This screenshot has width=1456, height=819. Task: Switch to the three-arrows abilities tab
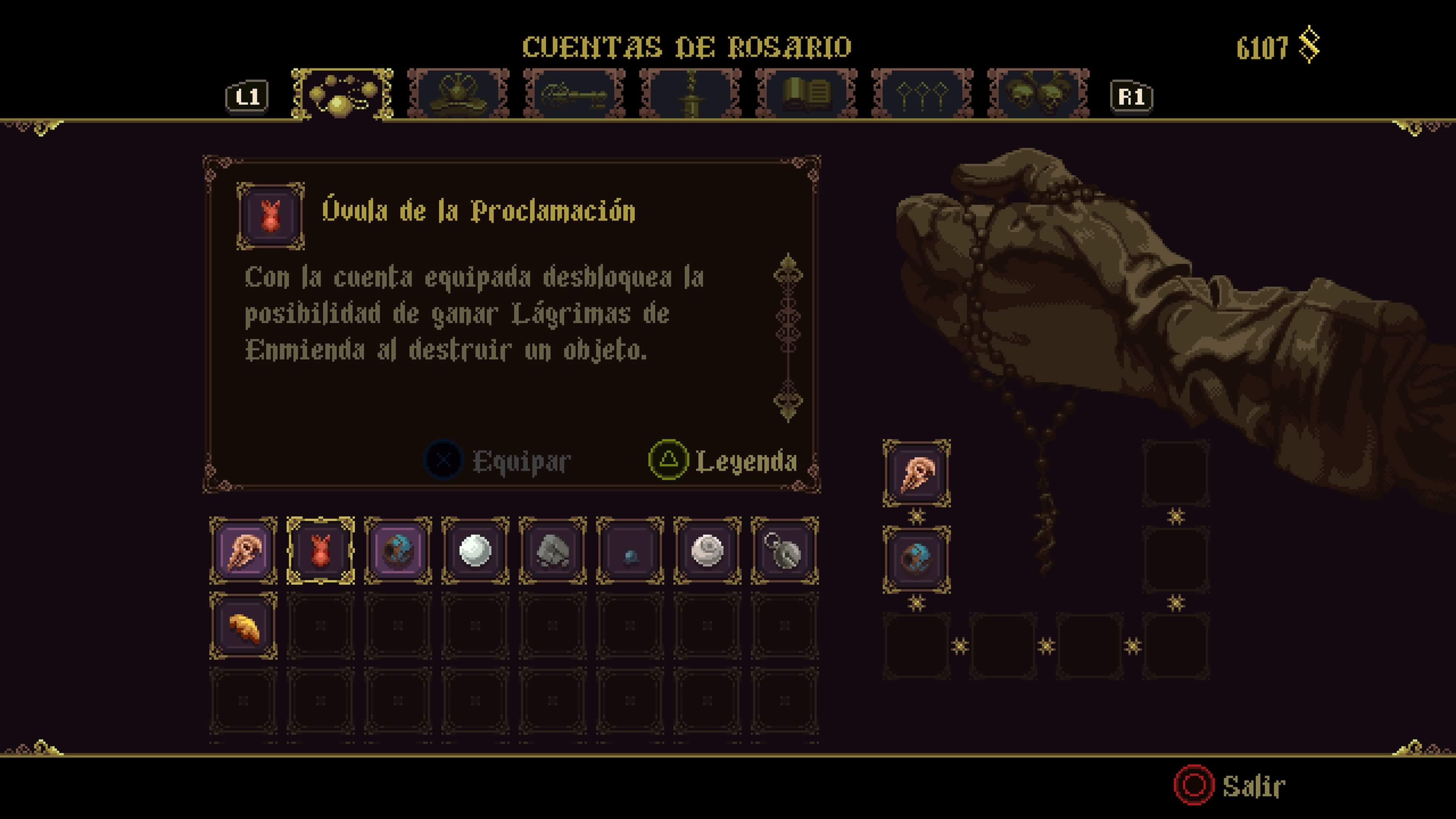pyautogui.click(x=922, y=94)
